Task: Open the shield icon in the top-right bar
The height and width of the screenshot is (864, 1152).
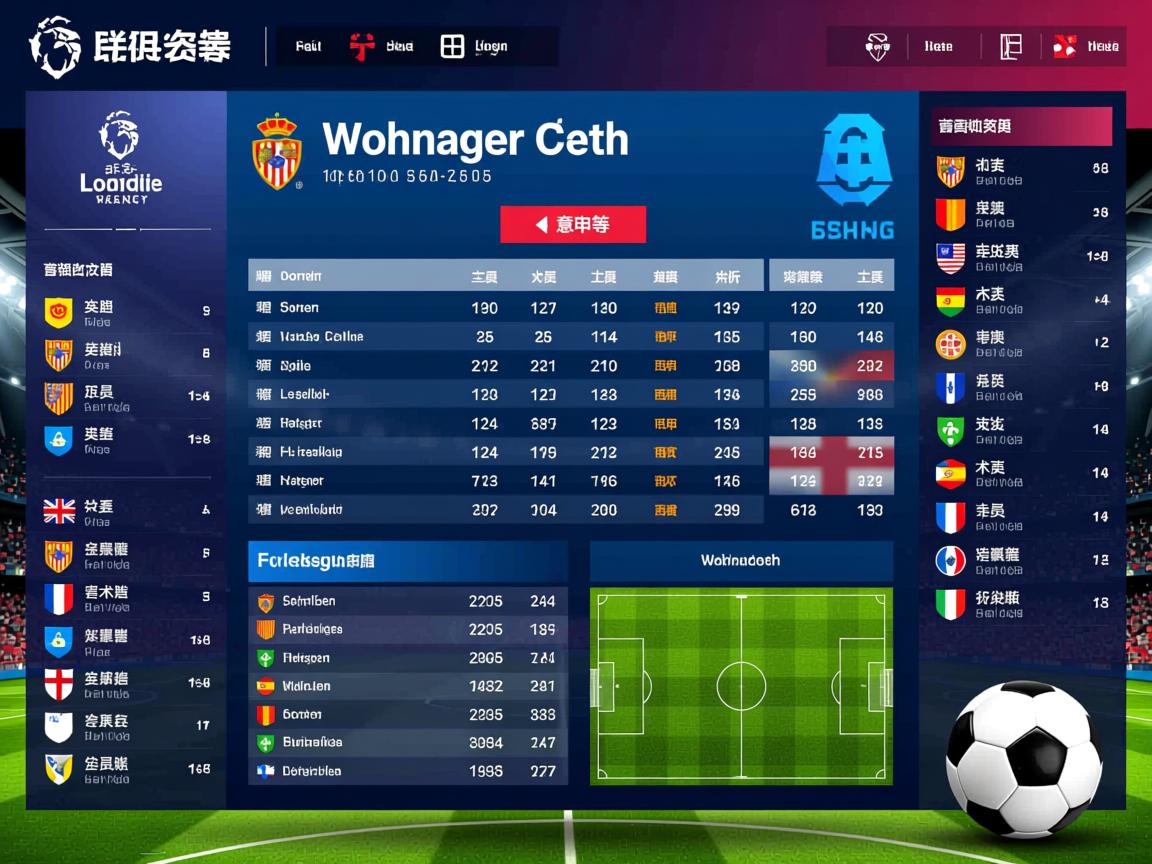Action: tap(877, 46)
